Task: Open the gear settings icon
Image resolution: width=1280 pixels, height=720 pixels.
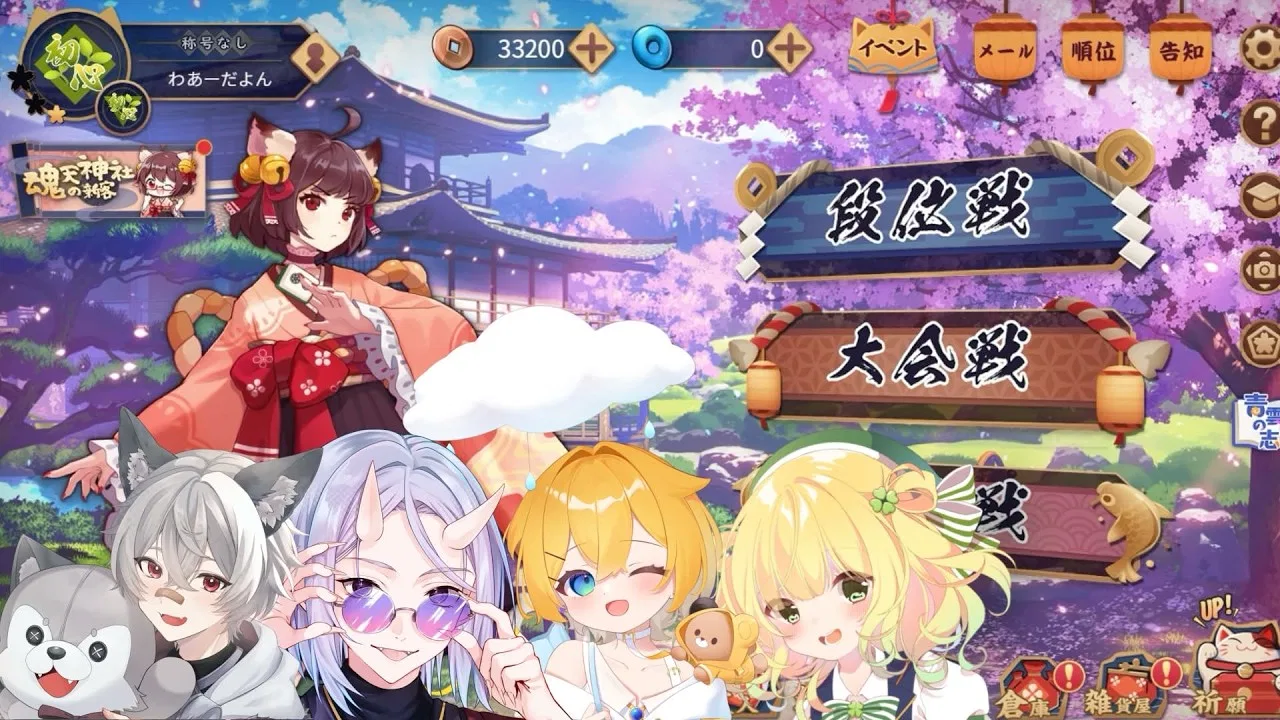Action: 1262,47
